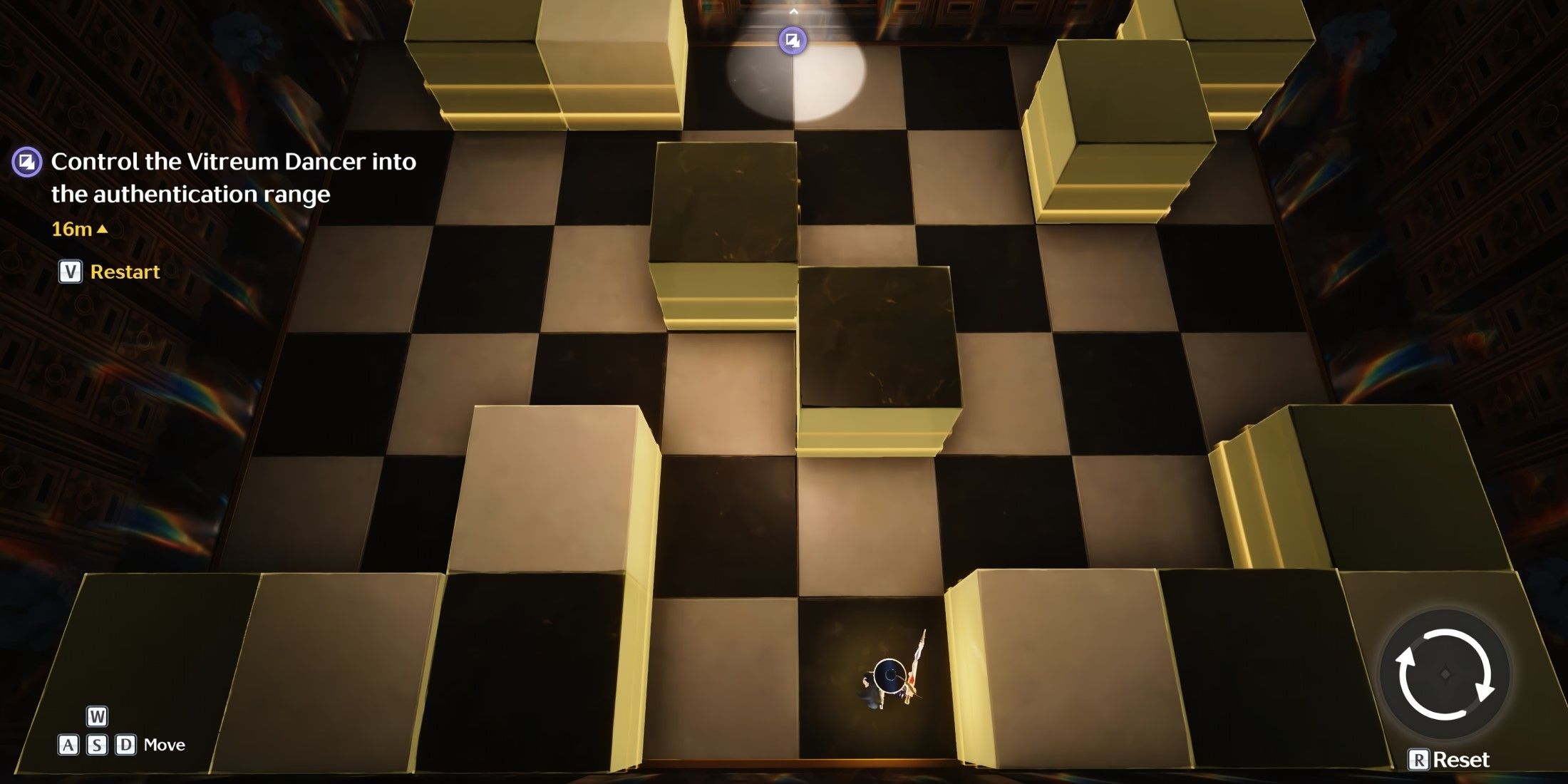Click the purple quest objective icon
Screen dimensions: 1568x784
(26, 163)
